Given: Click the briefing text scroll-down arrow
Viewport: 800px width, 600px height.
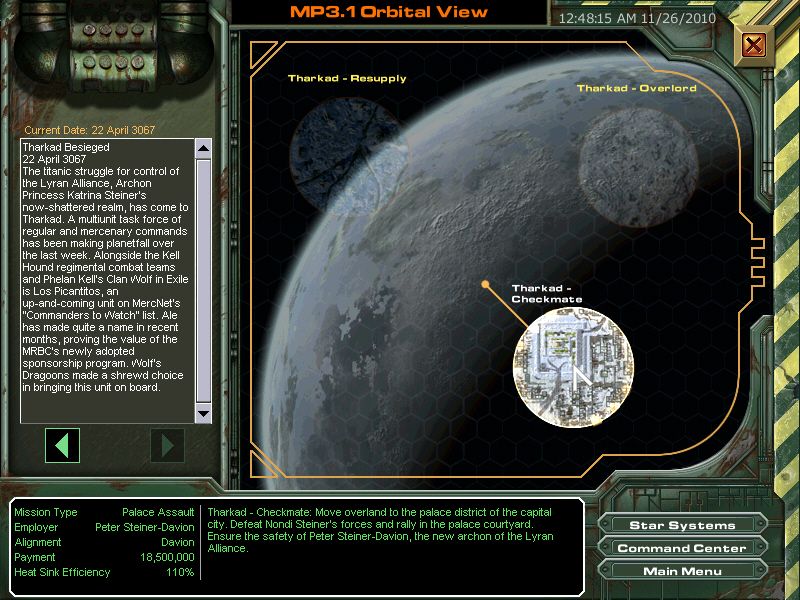Looking at the screenshot, I should coord(204,413).
